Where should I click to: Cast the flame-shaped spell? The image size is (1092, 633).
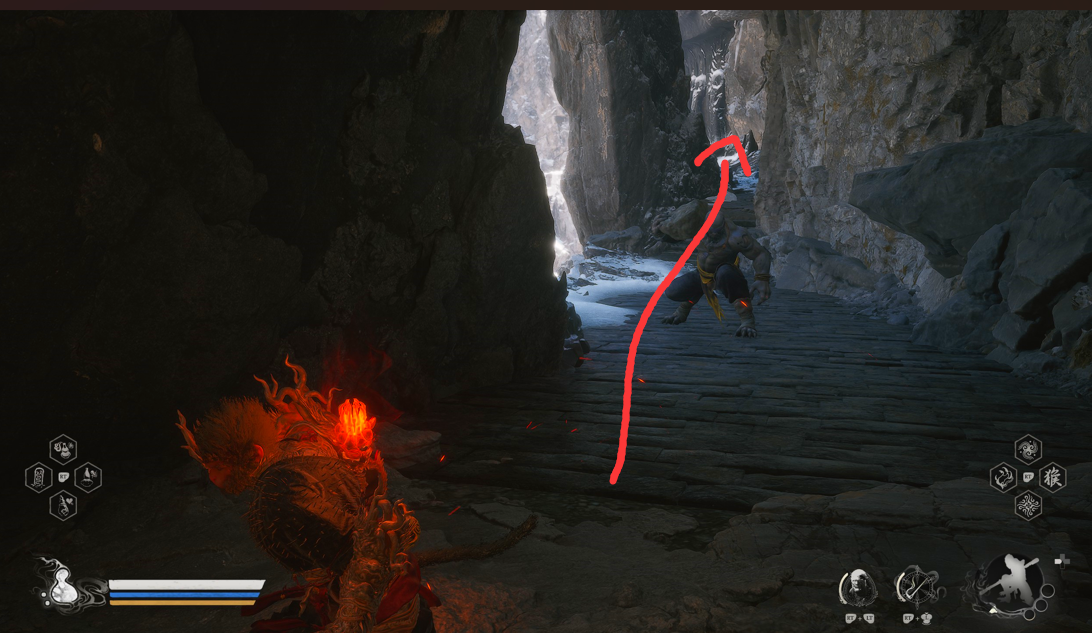[1003, 477]
